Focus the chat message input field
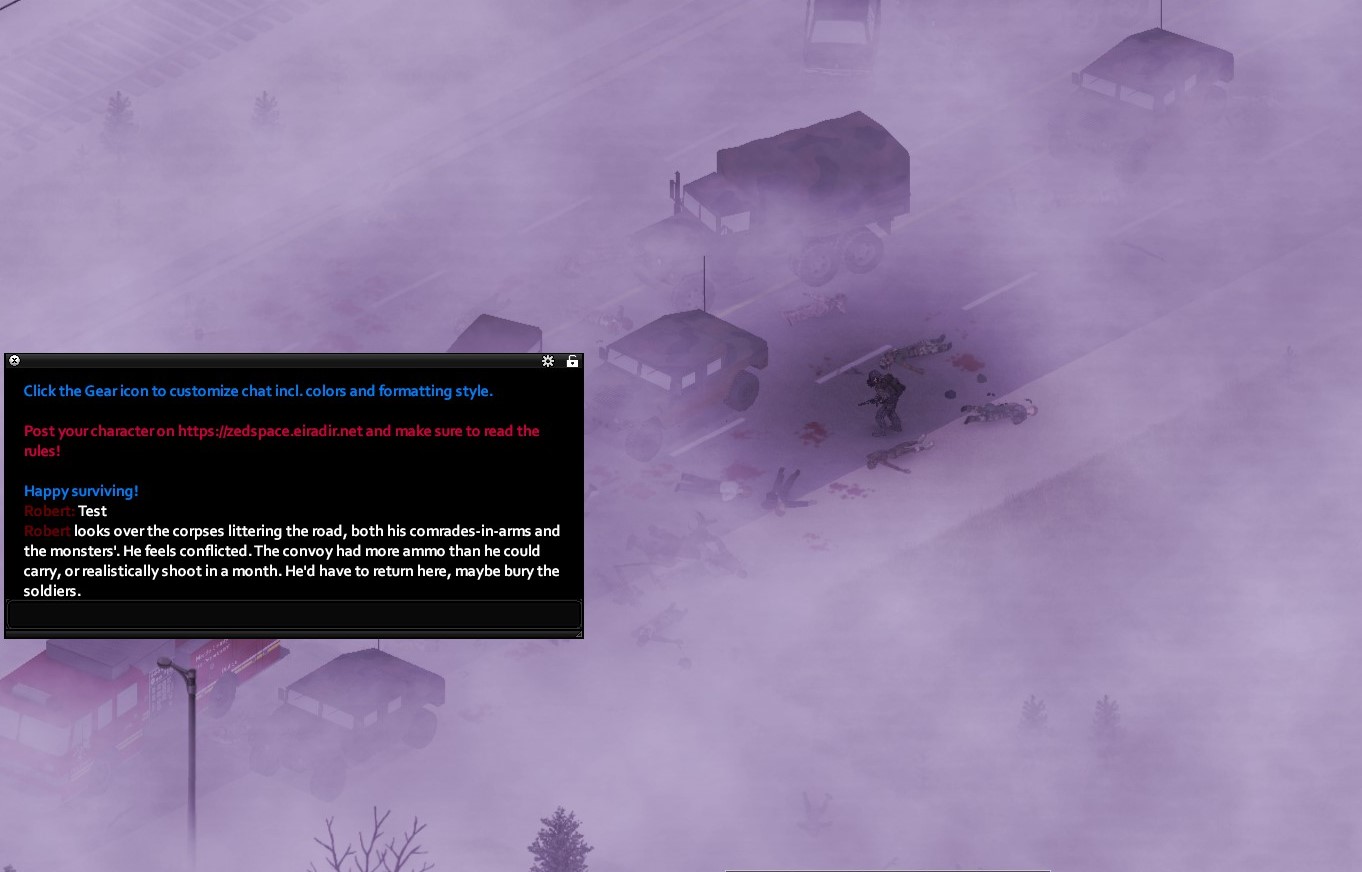Screen dimensions: 1362x872 point(294,614)
